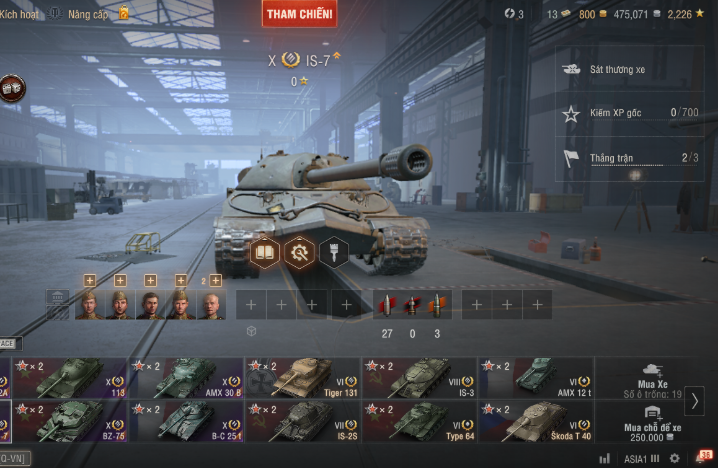Select the B-C 25 t tank

click(186, 421)
